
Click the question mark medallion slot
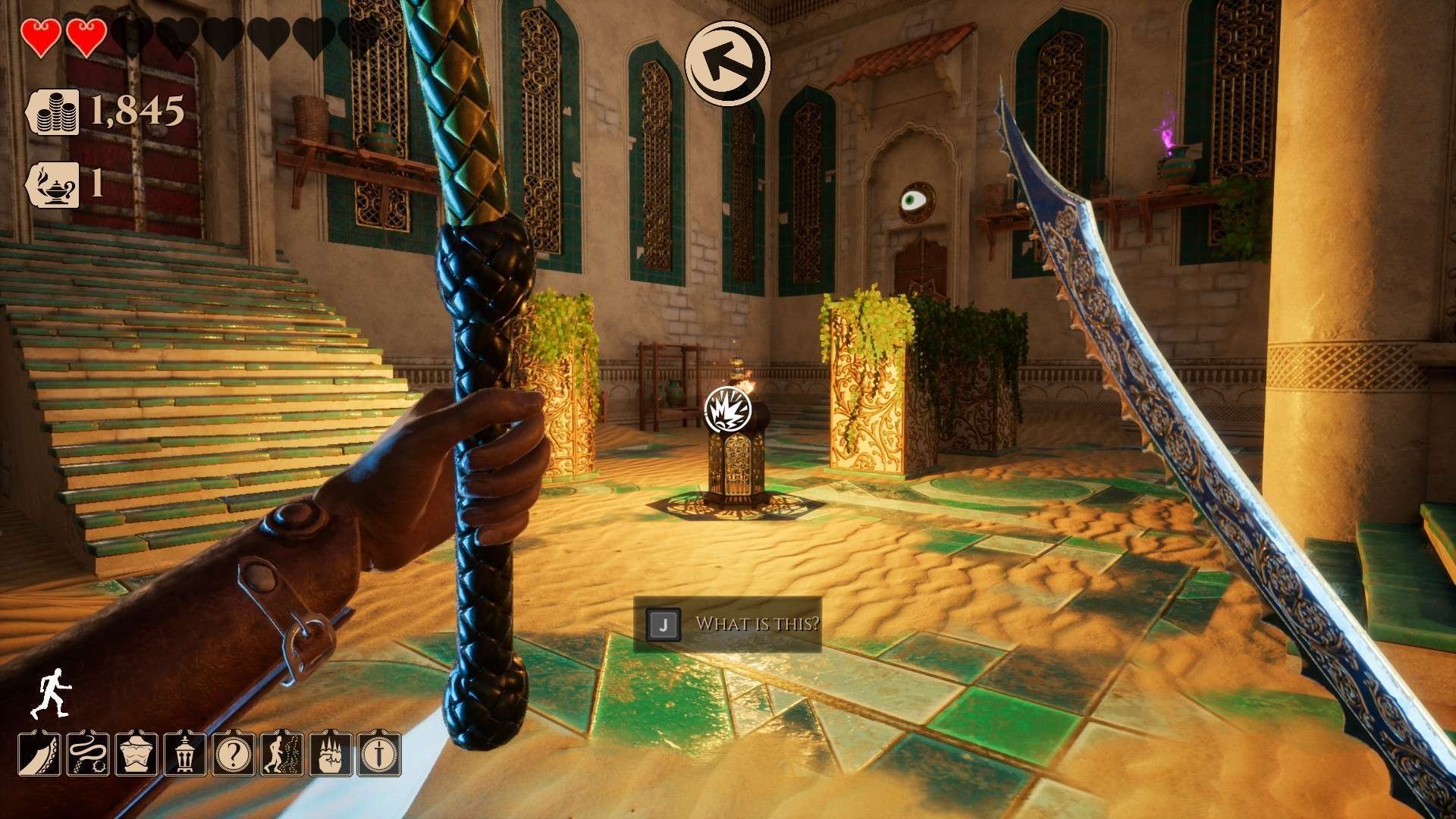coord(234,753)
